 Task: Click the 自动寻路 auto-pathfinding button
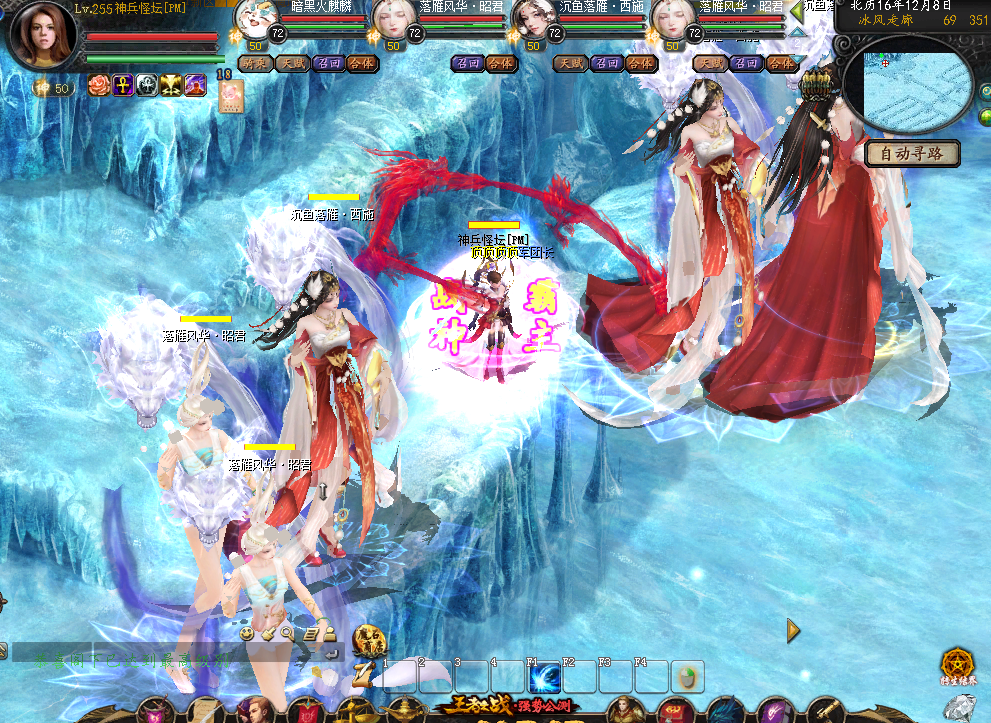912,154
